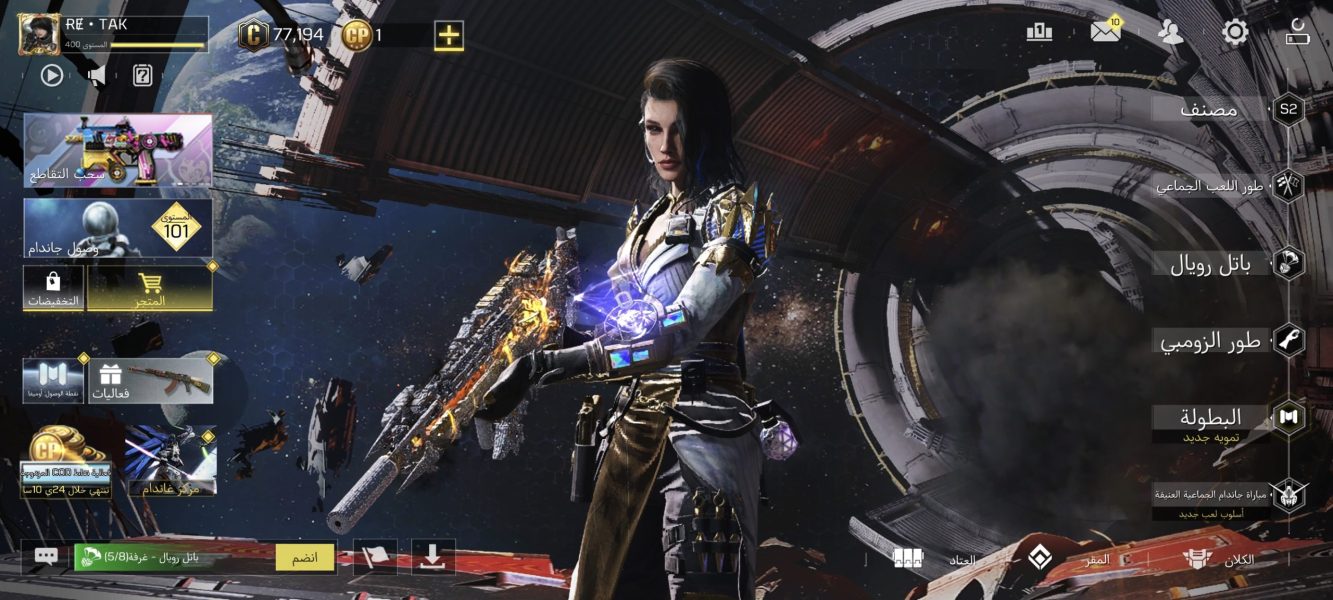Open the الكلان clan tab
This screenshot has width=1333, height=600.
pyautogui.click(x=1218, y=559)
